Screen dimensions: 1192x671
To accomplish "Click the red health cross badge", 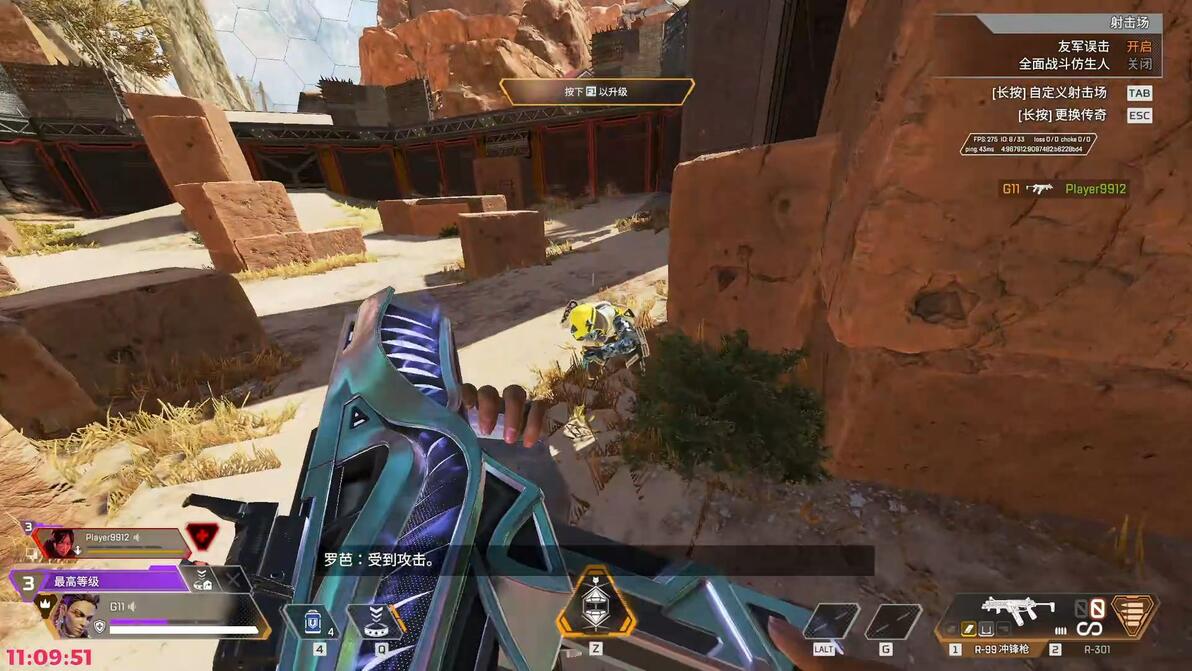I will 201,536.
